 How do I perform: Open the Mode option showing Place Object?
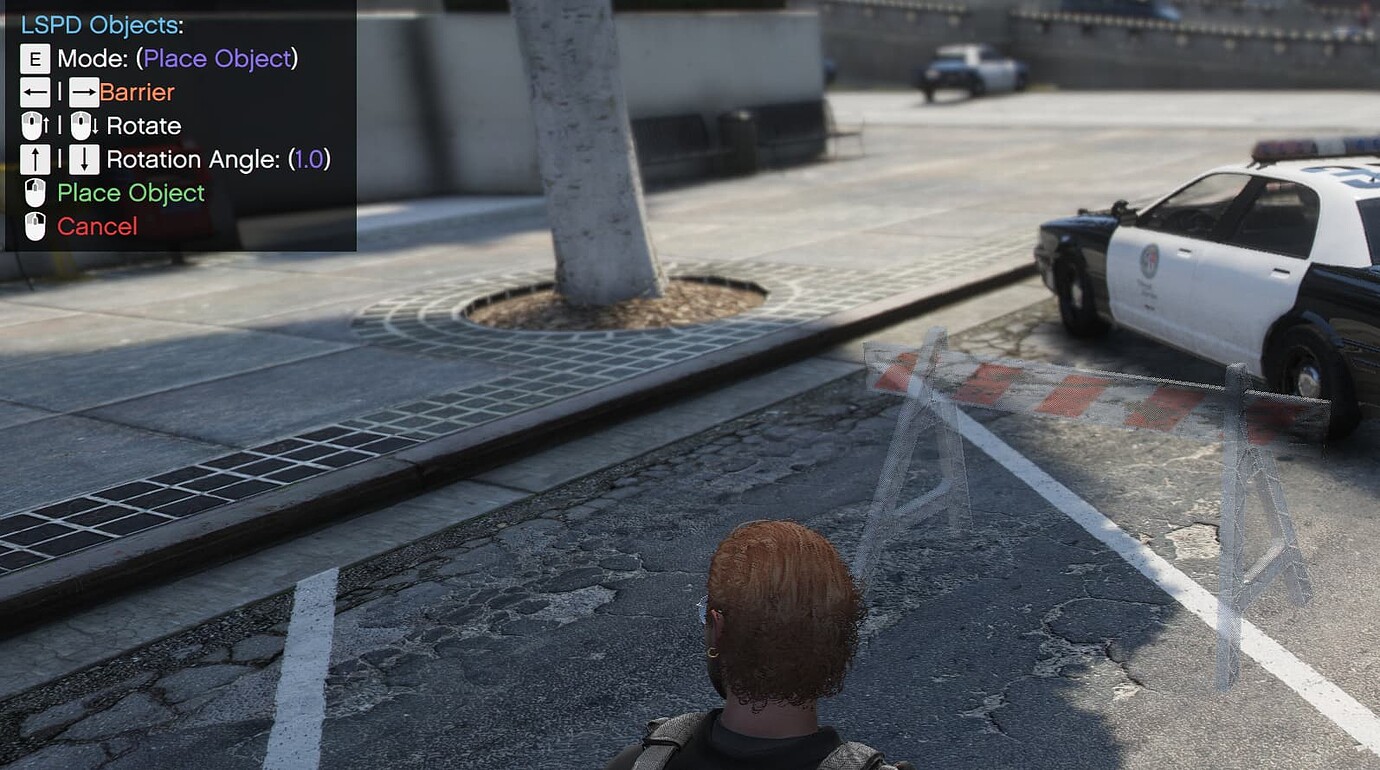pos(215,58)
